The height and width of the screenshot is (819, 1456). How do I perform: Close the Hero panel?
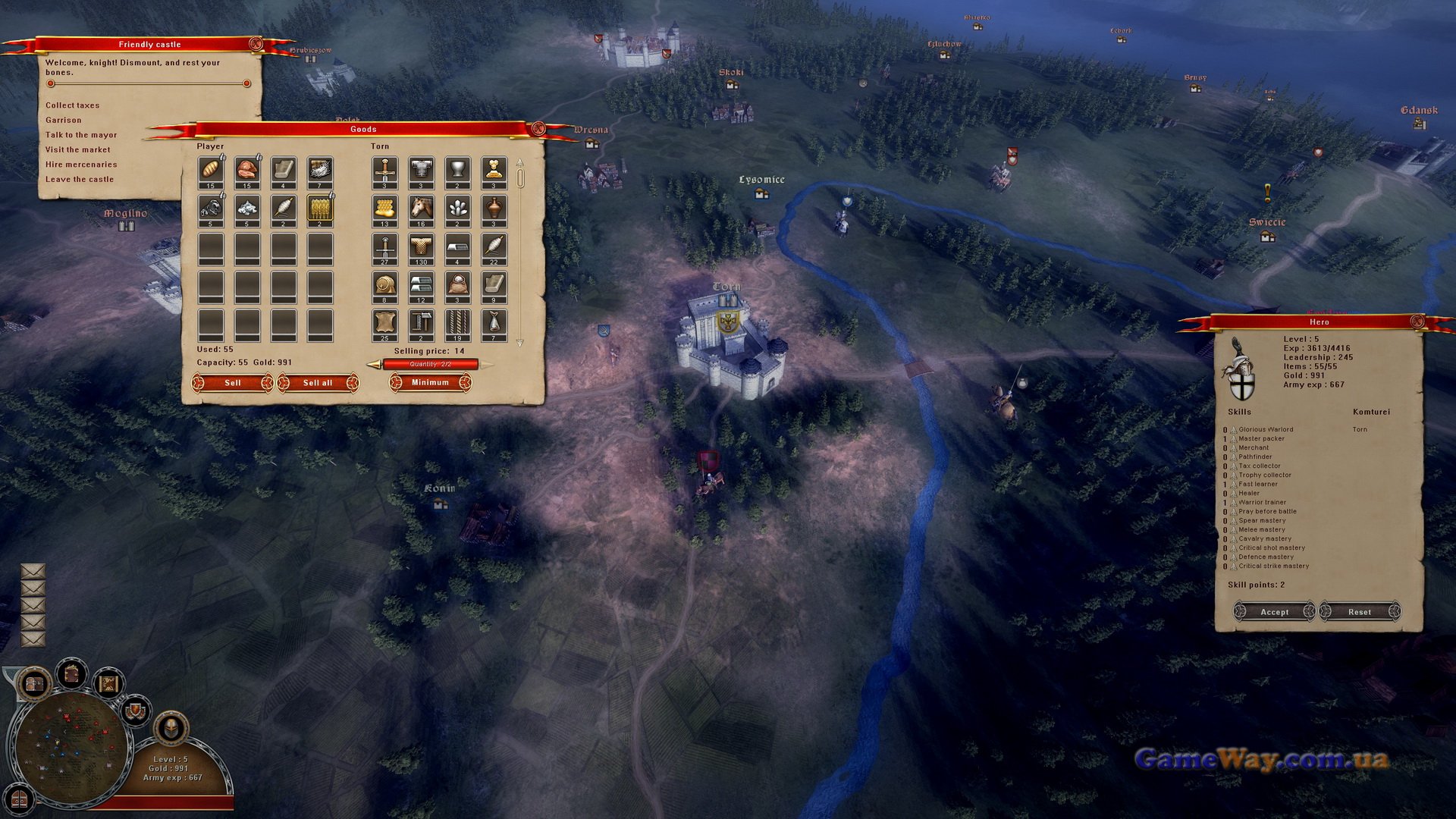pyautogui.click(x=1417, y=322)
